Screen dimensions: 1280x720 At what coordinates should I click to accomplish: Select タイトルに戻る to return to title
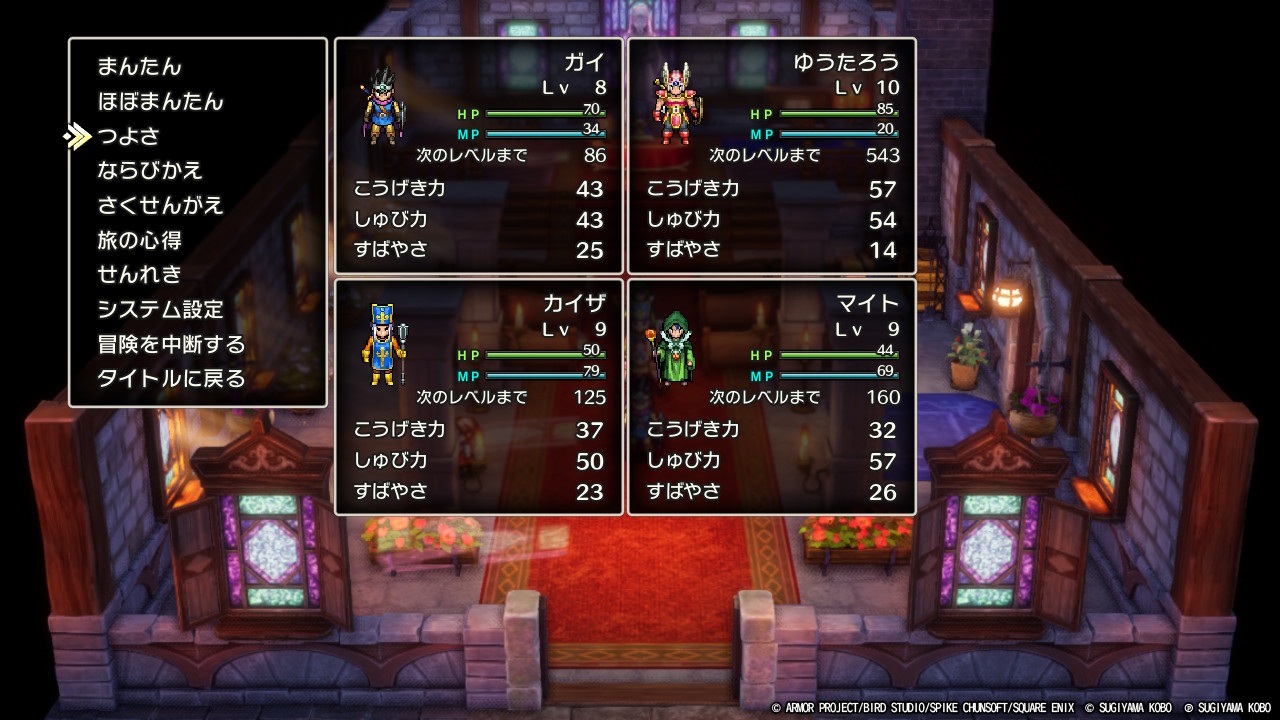click(x=171, y=379)
